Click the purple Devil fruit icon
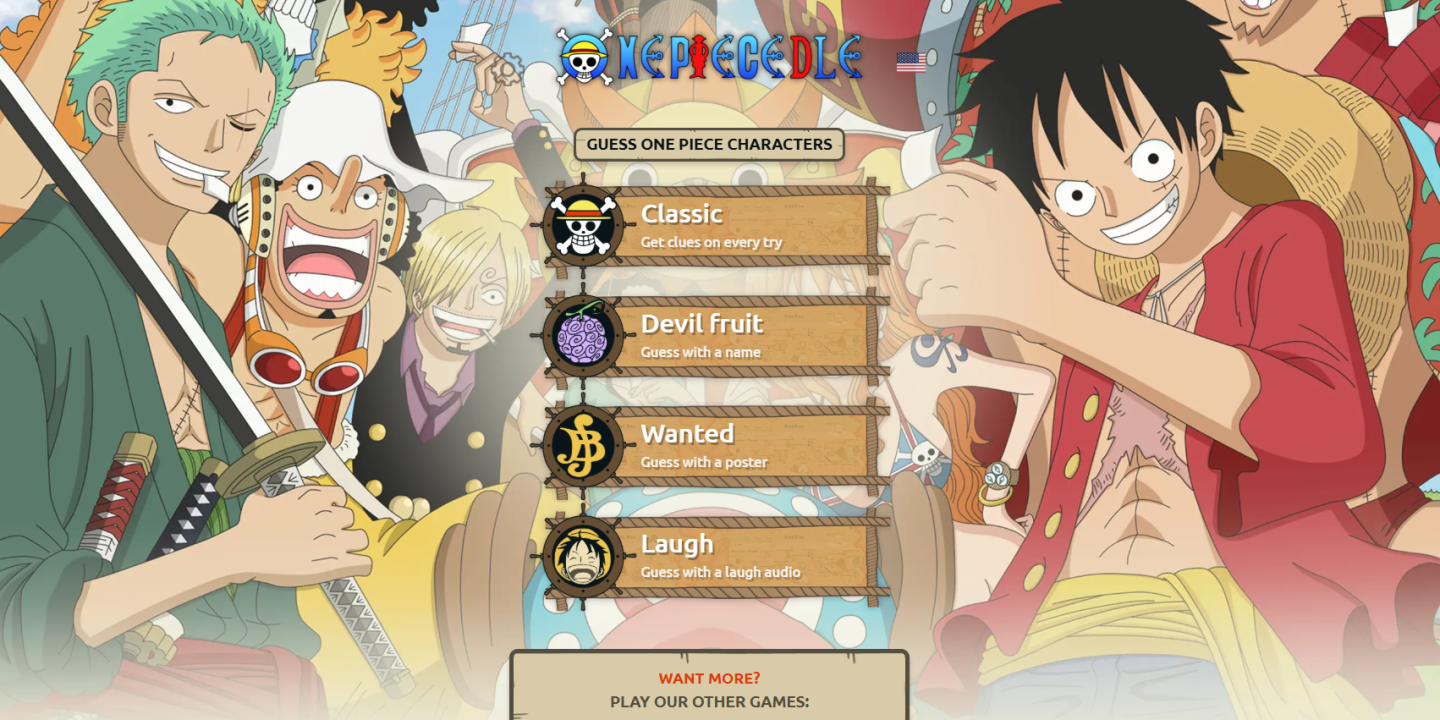The width and height of the screenshot is (1440, 720). (x=583, y=335)
